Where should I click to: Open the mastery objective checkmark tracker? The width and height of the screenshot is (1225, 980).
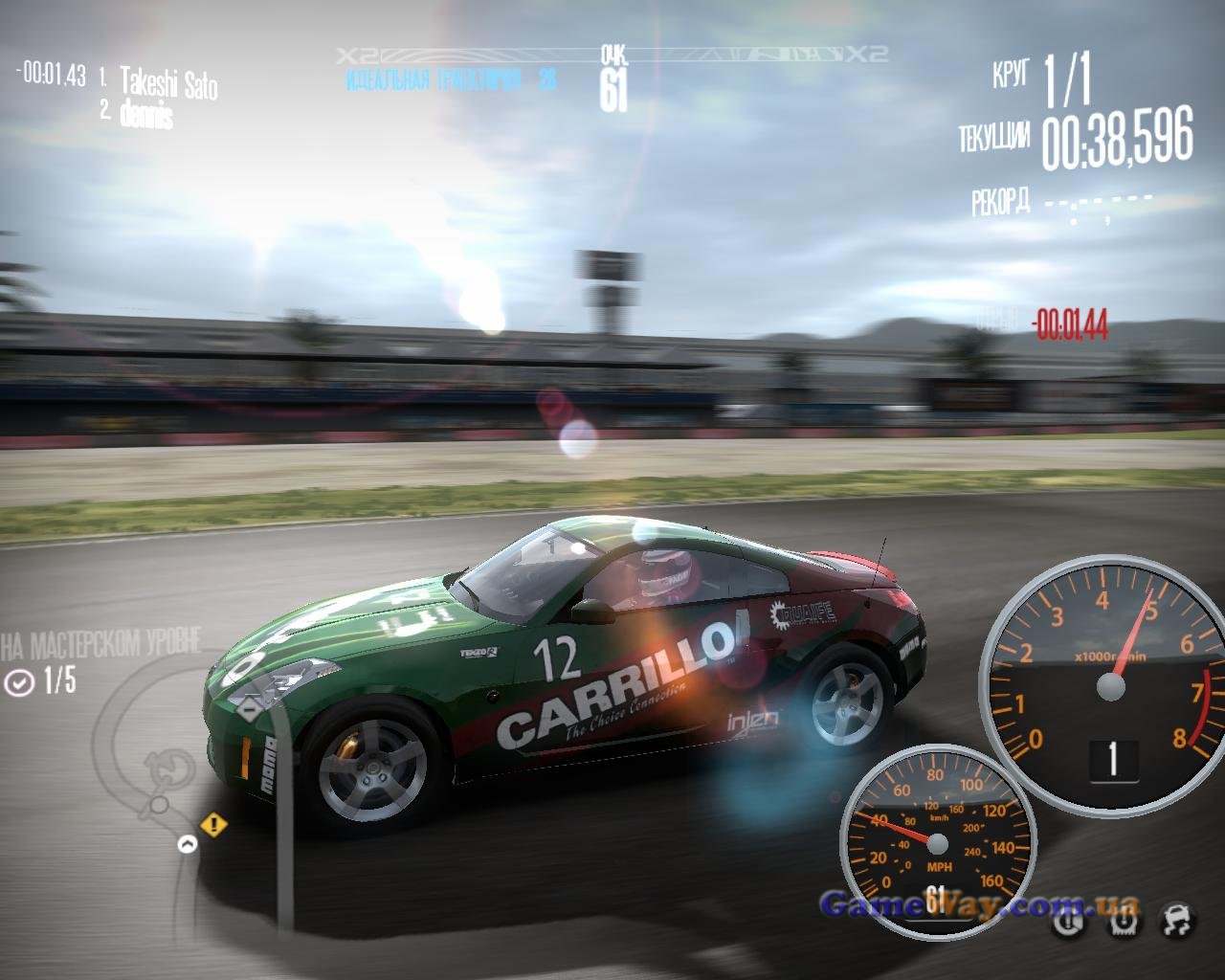coord(19,682)
